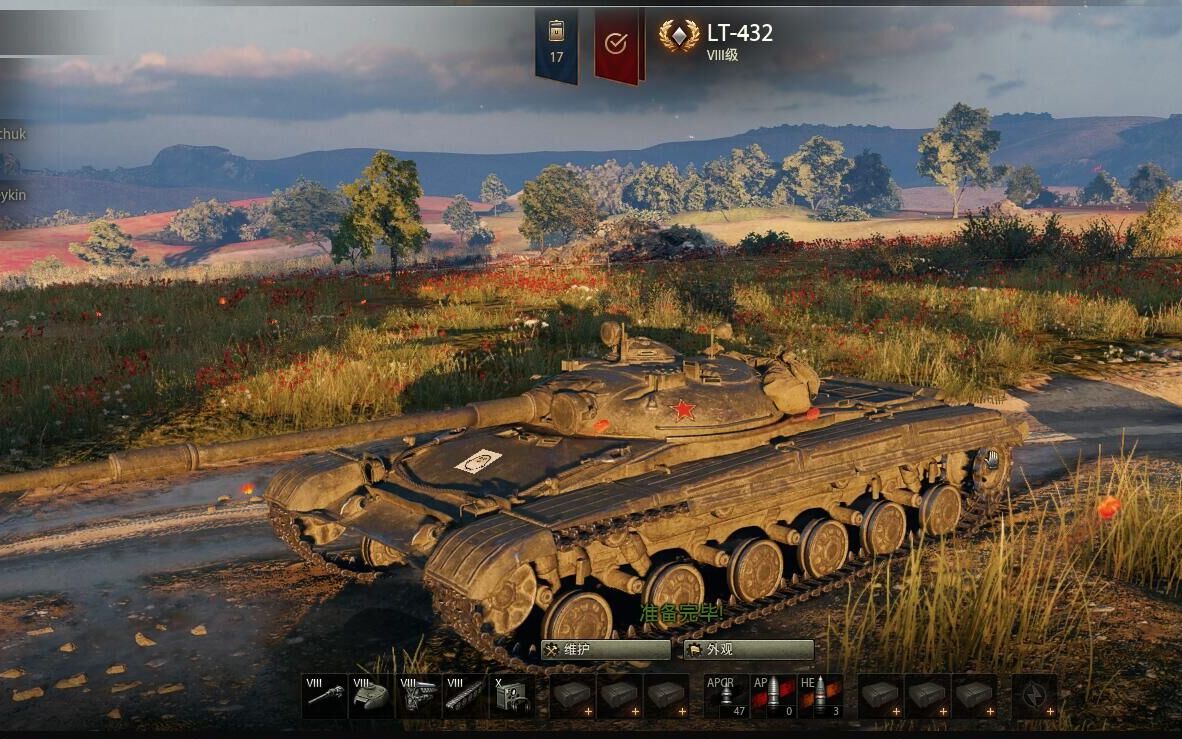Screen dimensions: 1182x739
Task: Open the empty lightning-bolt boost slot
Action: pyautogui.click(x=1034, y=696)
